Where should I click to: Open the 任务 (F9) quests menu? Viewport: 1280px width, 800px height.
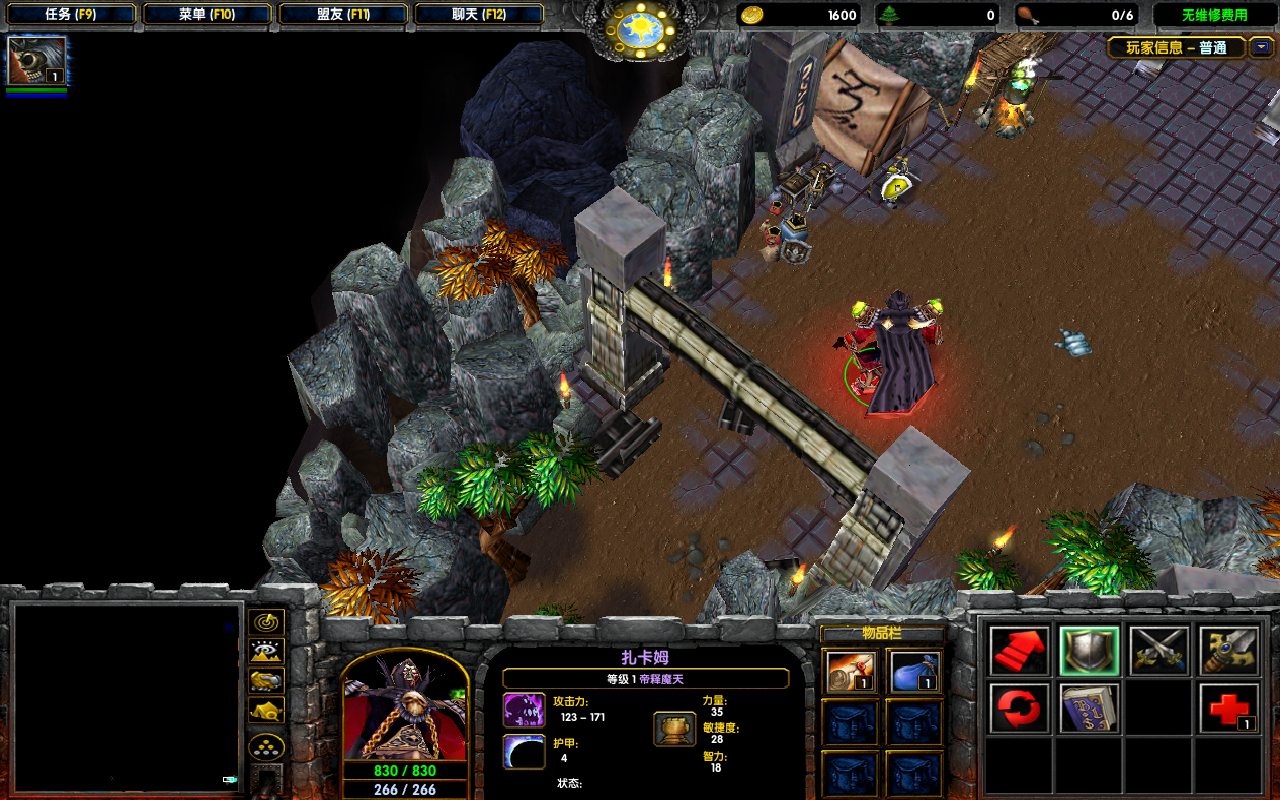pyautogui.click(x=70, y=15)
